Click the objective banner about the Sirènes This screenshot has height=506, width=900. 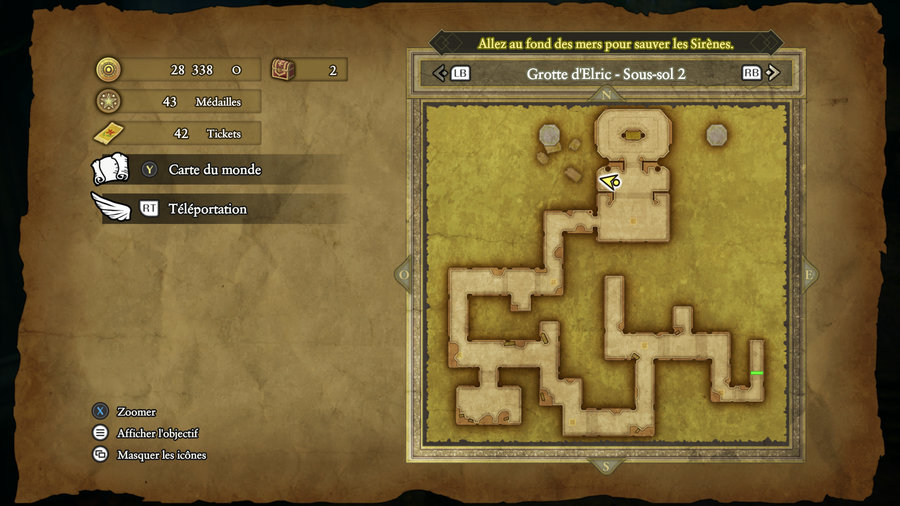point(606,43)
